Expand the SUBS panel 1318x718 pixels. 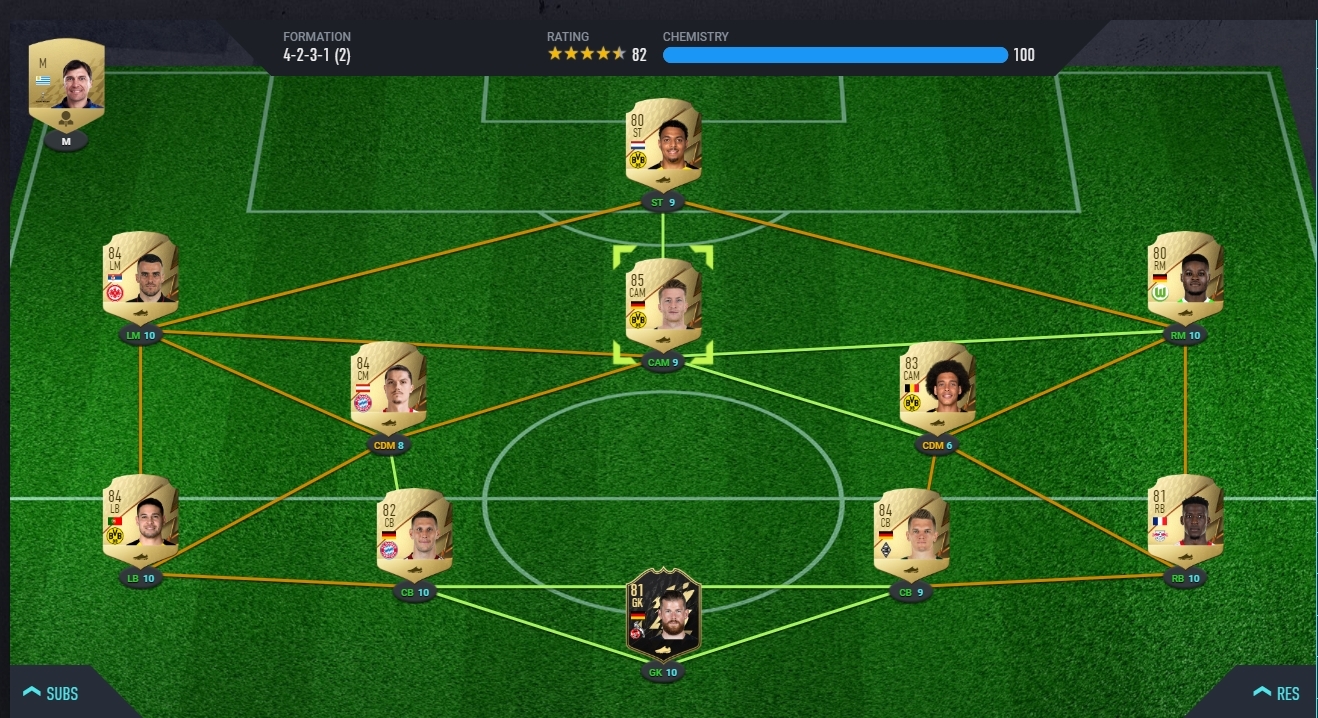pyautogui.click(x=50, y=693)
